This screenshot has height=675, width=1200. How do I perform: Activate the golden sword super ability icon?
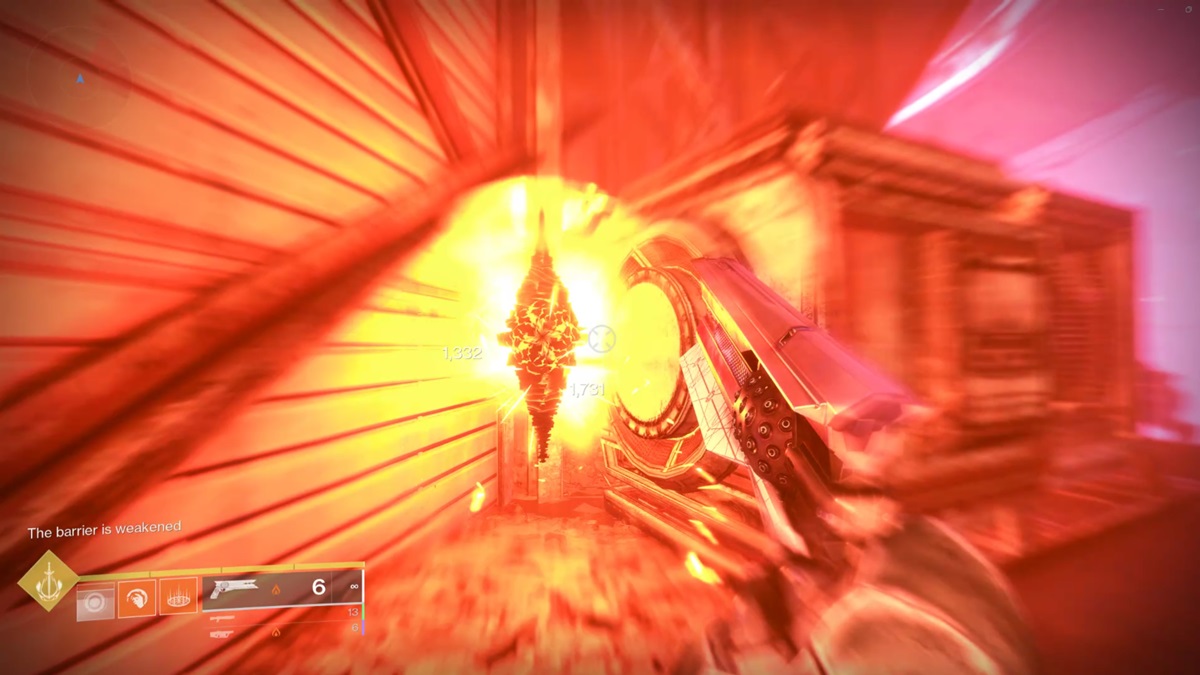47,580
